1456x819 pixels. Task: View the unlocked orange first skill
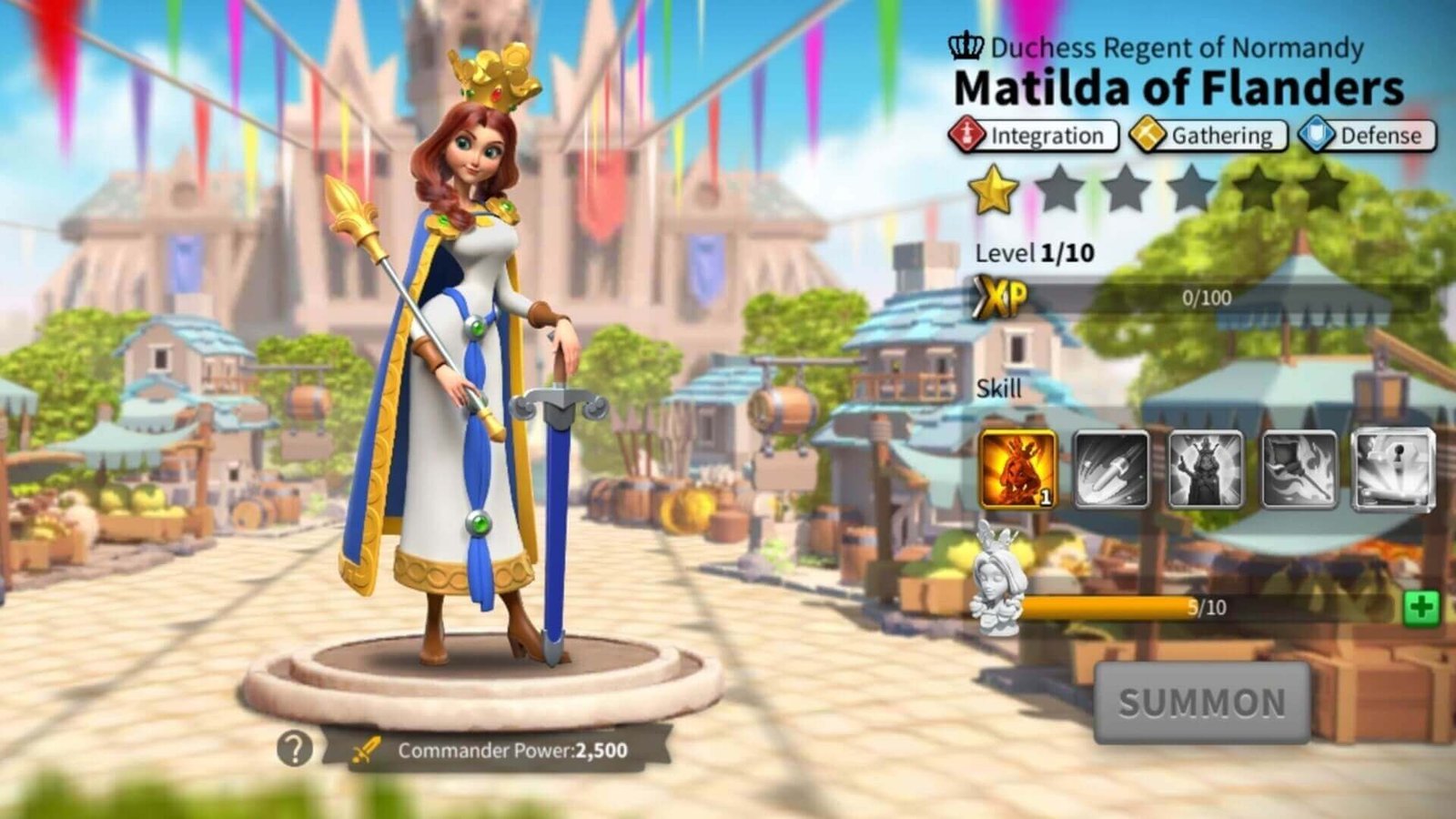coord(1018,470)
